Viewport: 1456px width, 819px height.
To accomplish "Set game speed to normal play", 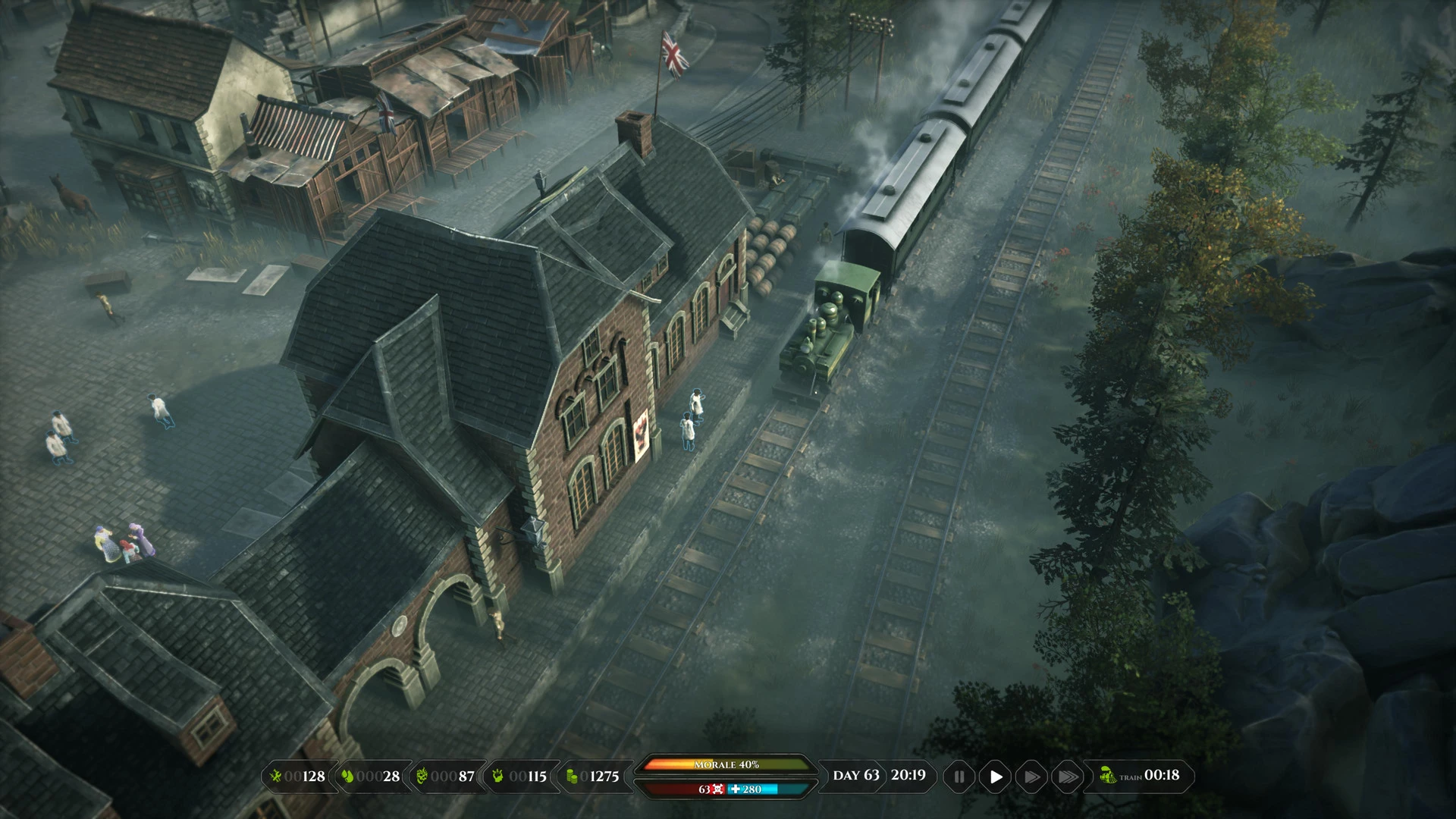I will 996,777.
